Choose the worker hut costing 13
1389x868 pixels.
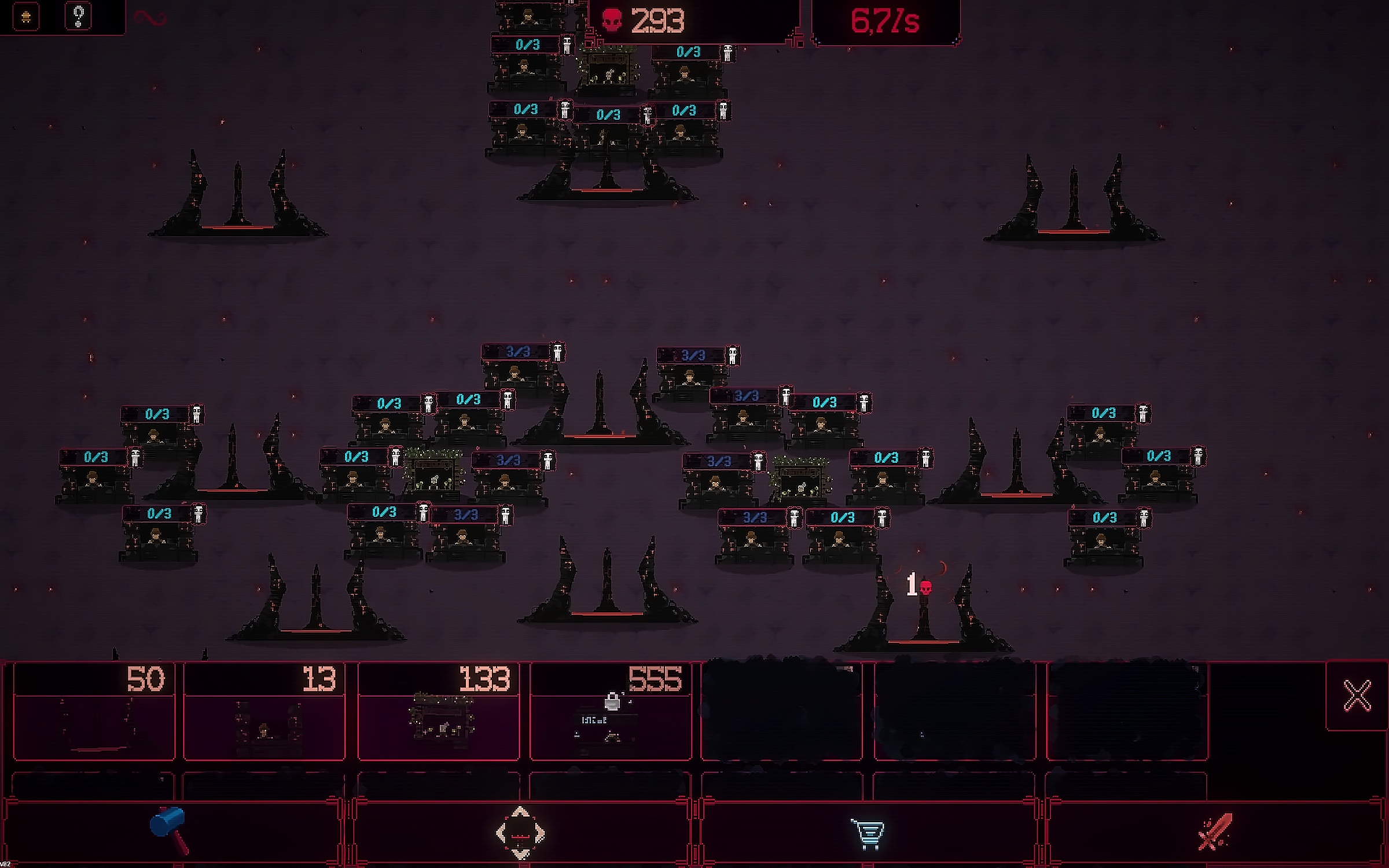264,712
